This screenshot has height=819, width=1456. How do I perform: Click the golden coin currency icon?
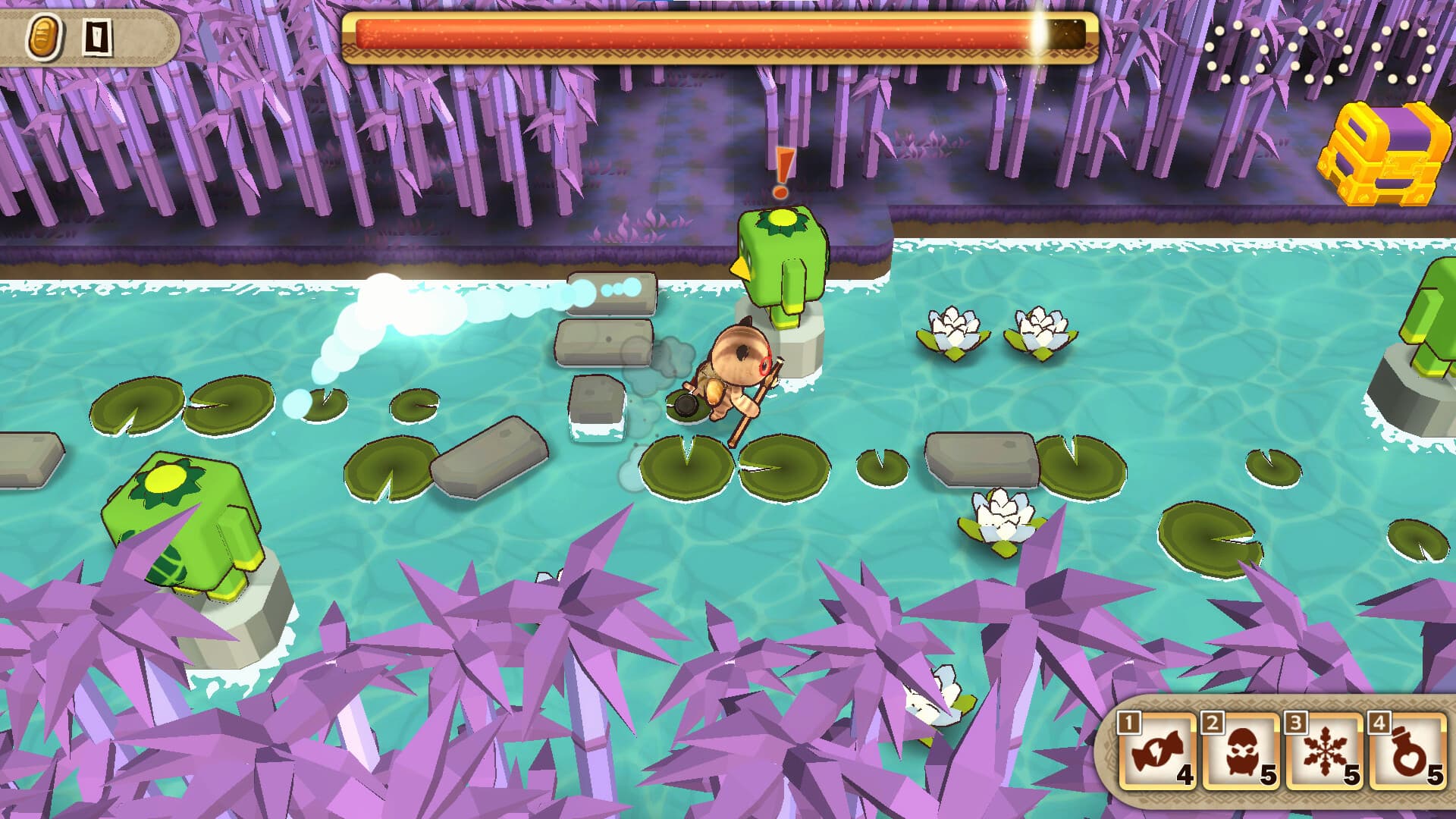pos(44,34)
